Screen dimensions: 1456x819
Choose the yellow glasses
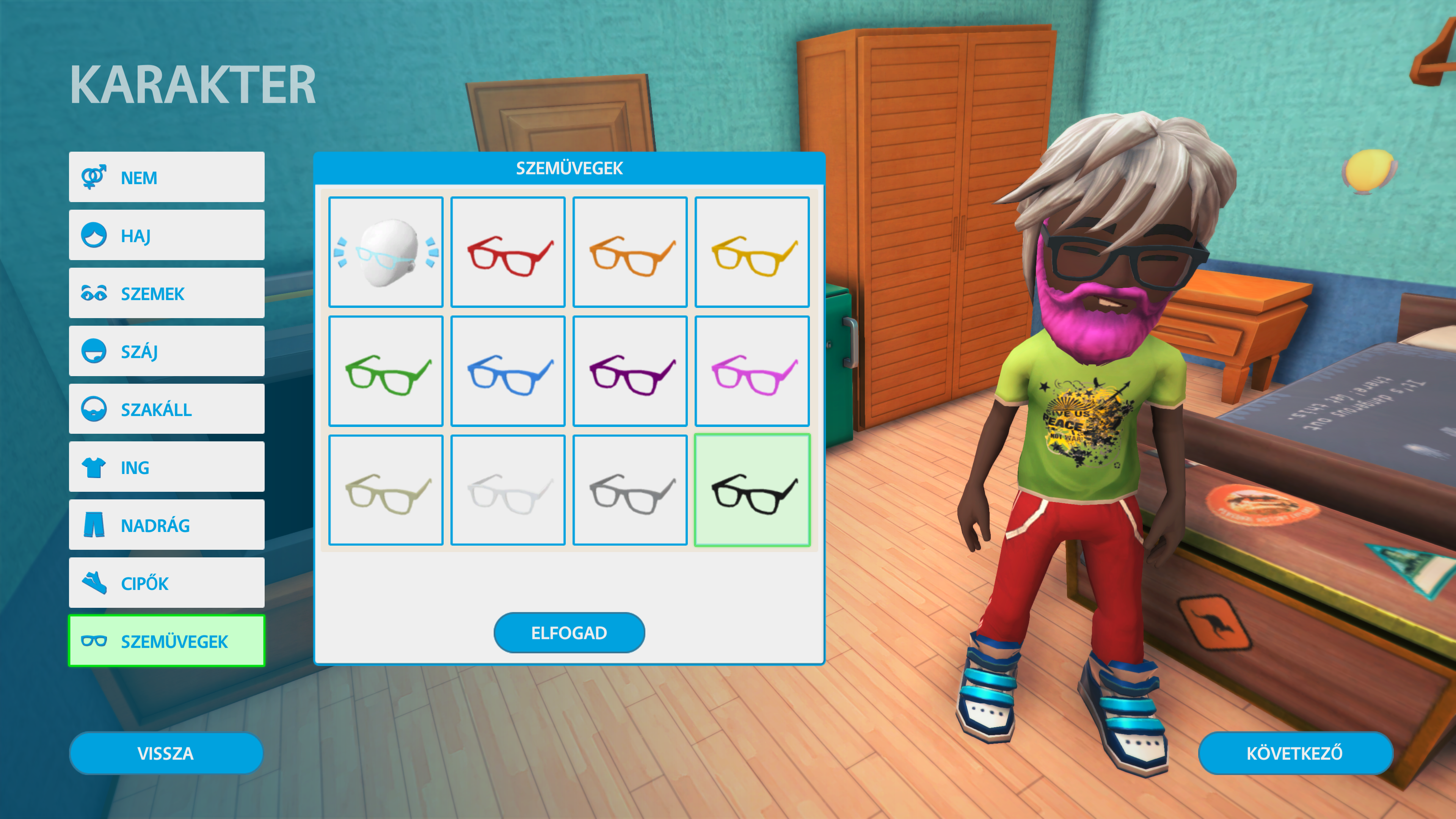pos(752,252)
